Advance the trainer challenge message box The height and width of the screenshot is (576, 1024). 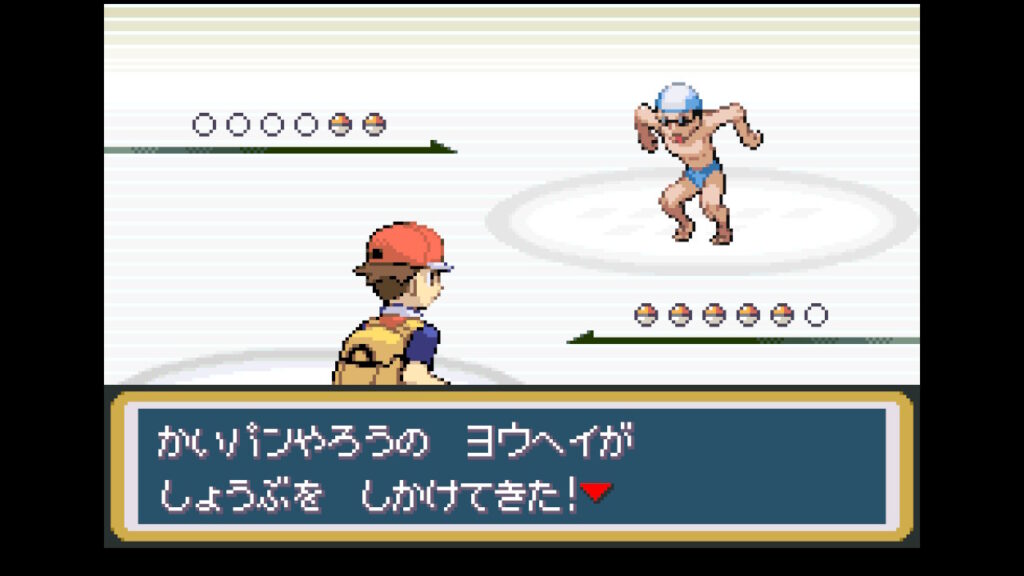pyautogui.click(x=511, y=466)
